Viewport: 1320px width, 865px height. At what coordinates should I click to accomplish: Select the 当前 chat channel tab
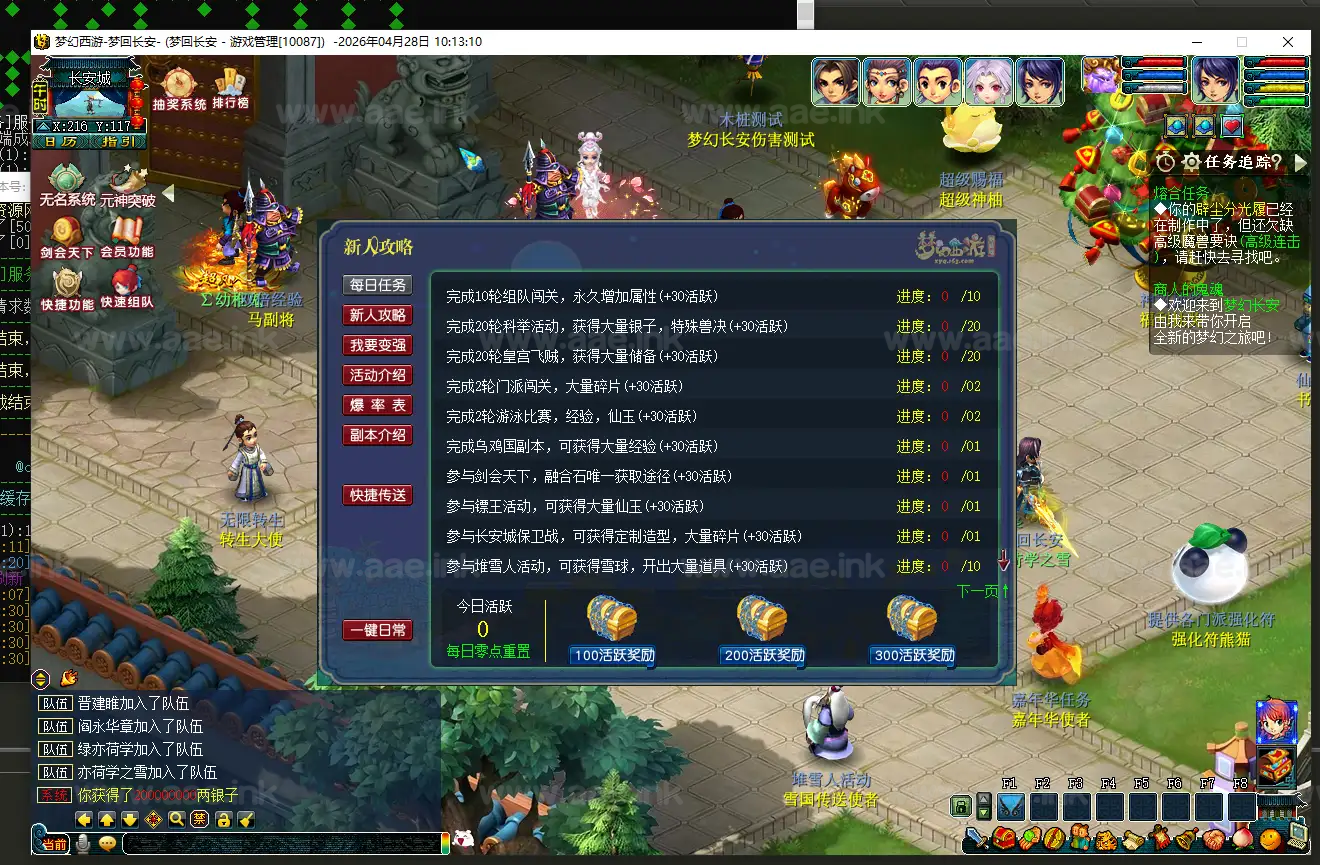coord(55,843)
